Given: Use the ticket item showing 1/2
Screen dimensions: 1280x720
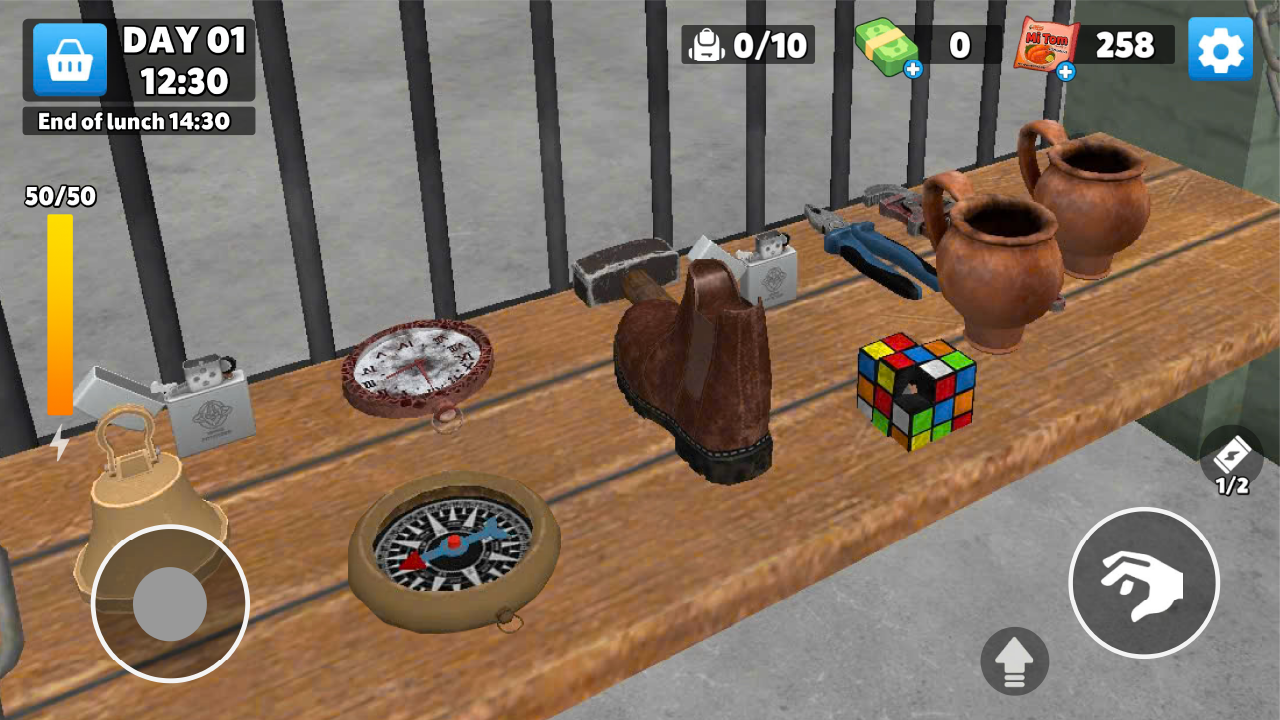Looking at the screenshot, I should [x=1231, y=458].
